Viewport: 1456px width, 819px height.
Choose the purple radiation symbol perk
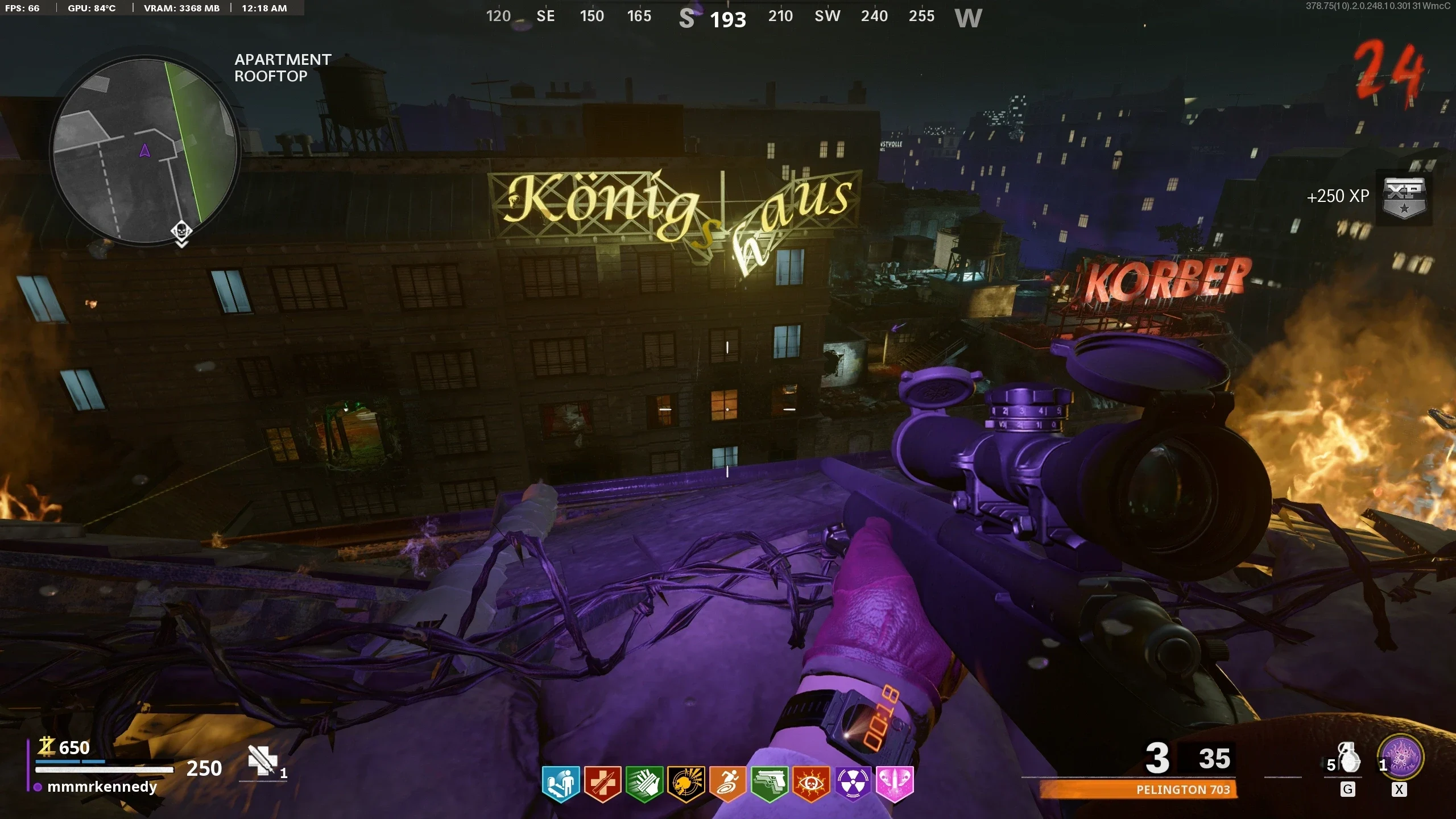point(853,783)
